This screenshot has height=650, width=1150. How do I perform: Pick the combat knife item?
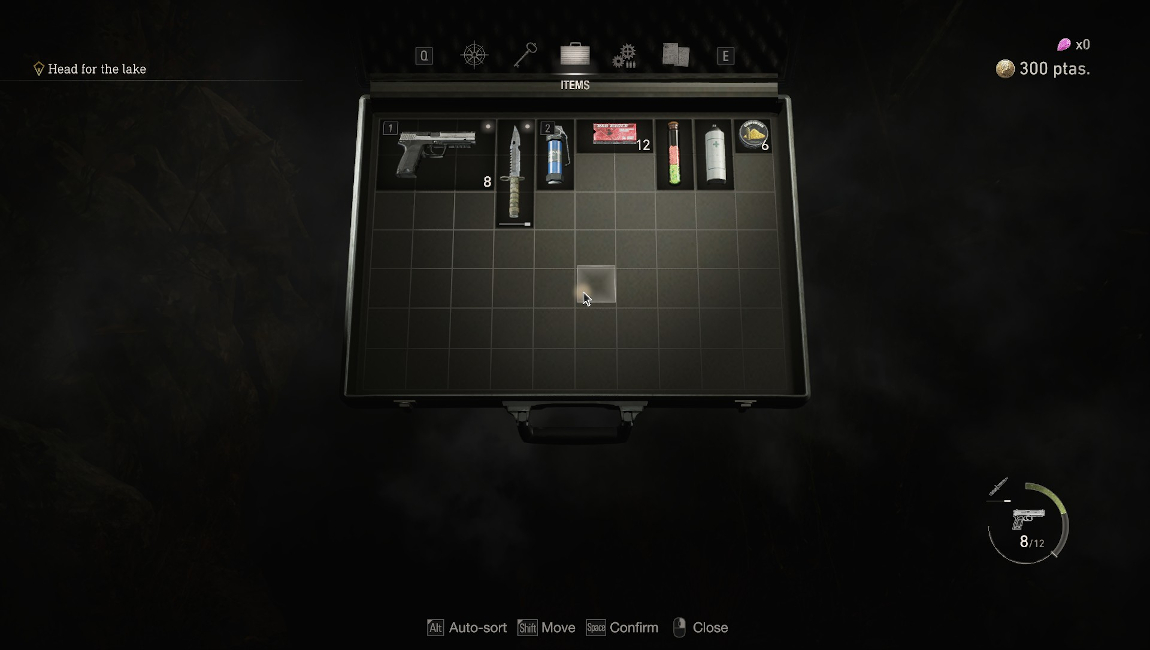514,173
